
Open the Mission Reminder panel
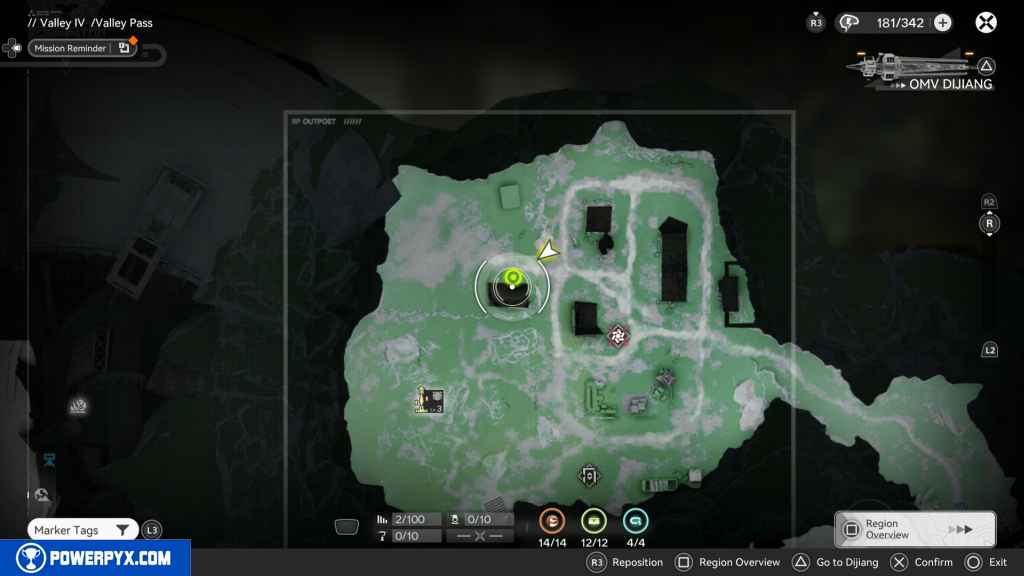coord(82,48)
